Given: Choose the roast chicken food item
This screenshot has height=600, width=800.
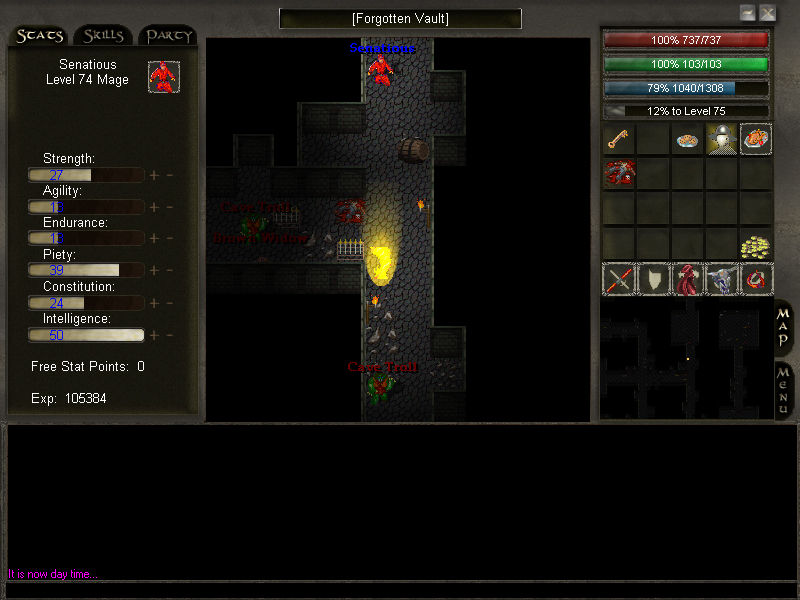Looking at the screenshot, I should pyautogui.click(x=756, y=140).
